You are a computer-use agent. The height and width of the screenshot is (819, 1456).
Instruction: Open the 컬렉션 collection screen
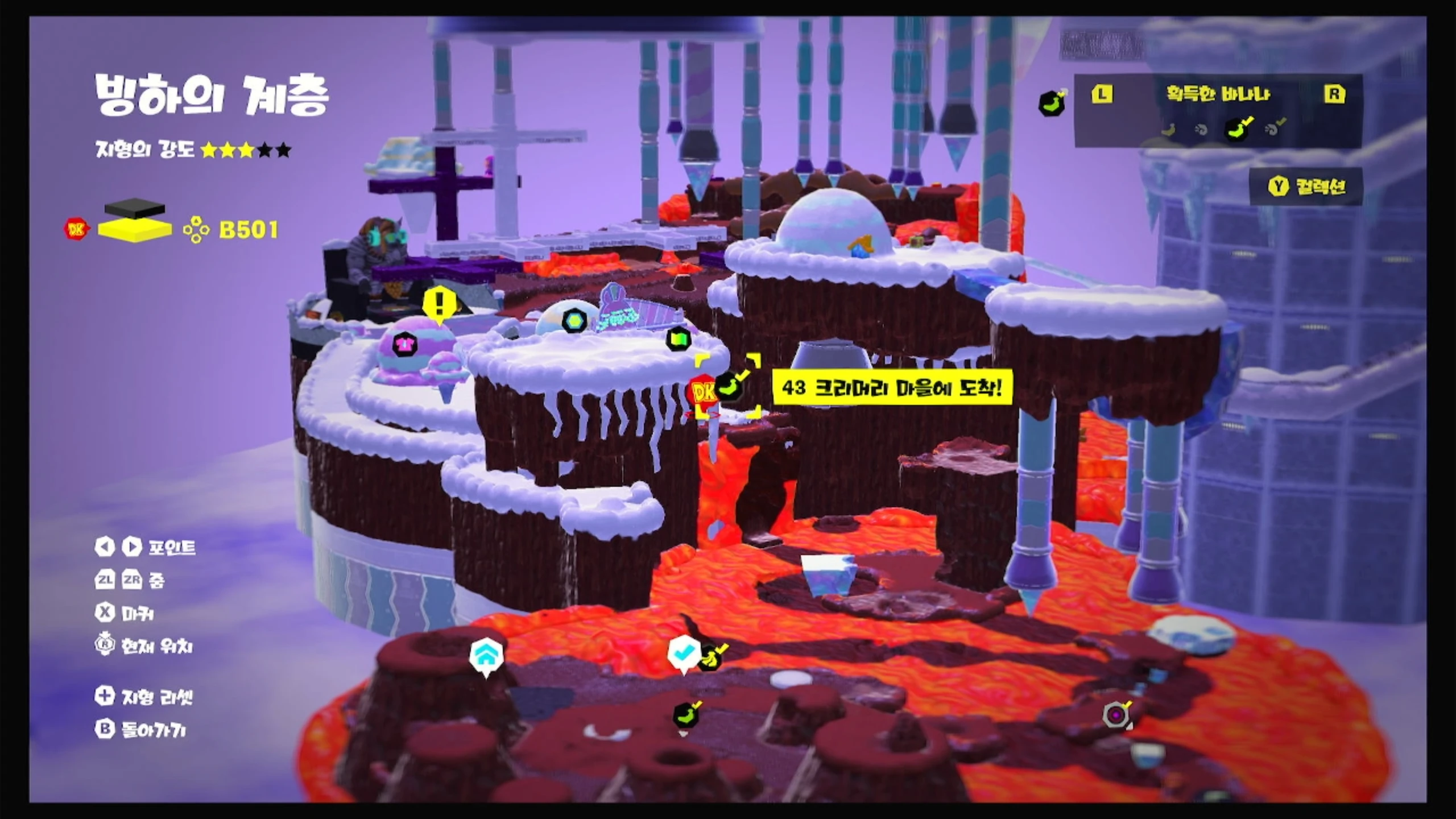tap(1306, 186)
